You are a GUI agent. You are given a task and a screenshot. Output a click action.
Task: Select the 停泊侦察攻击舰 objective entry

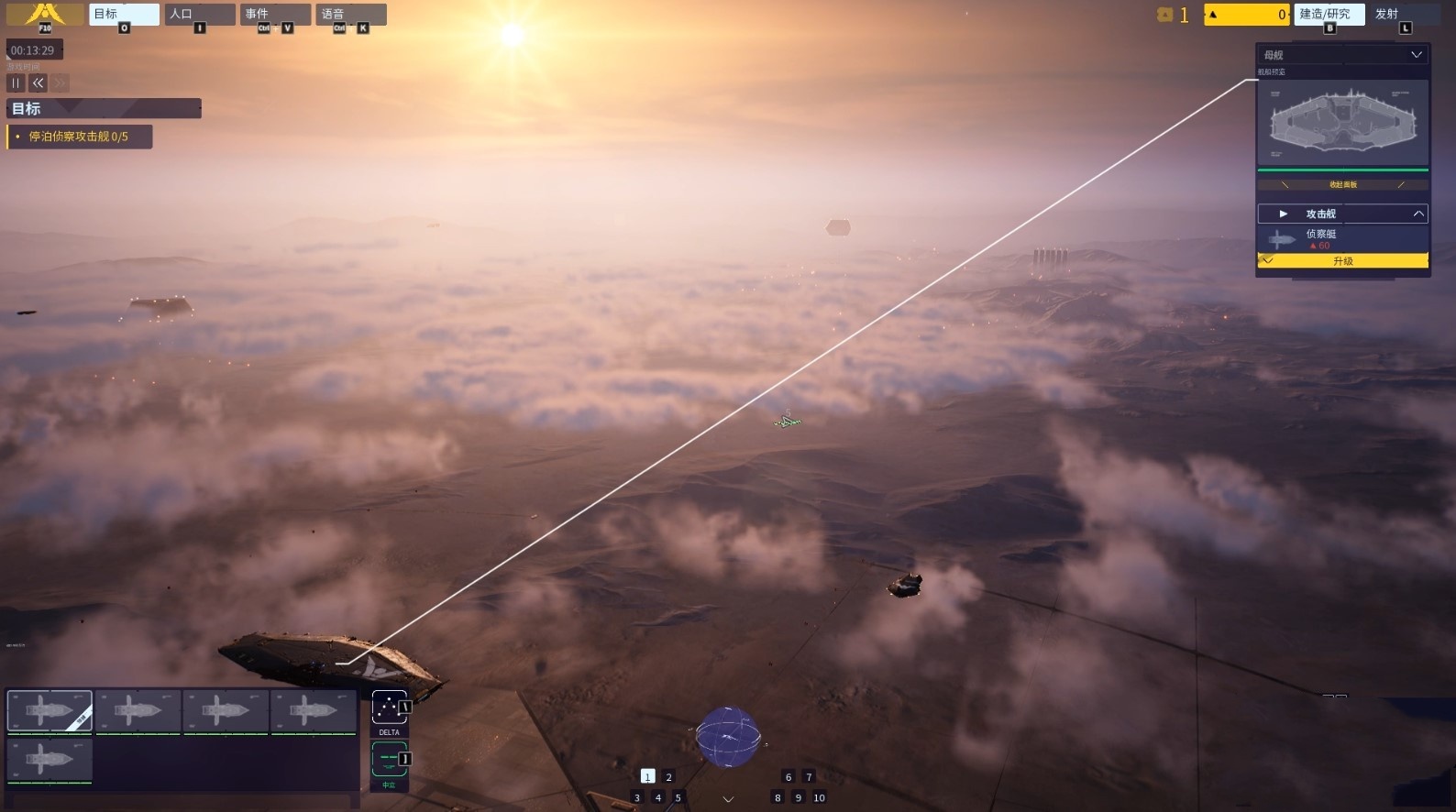[x=79, y=137]
